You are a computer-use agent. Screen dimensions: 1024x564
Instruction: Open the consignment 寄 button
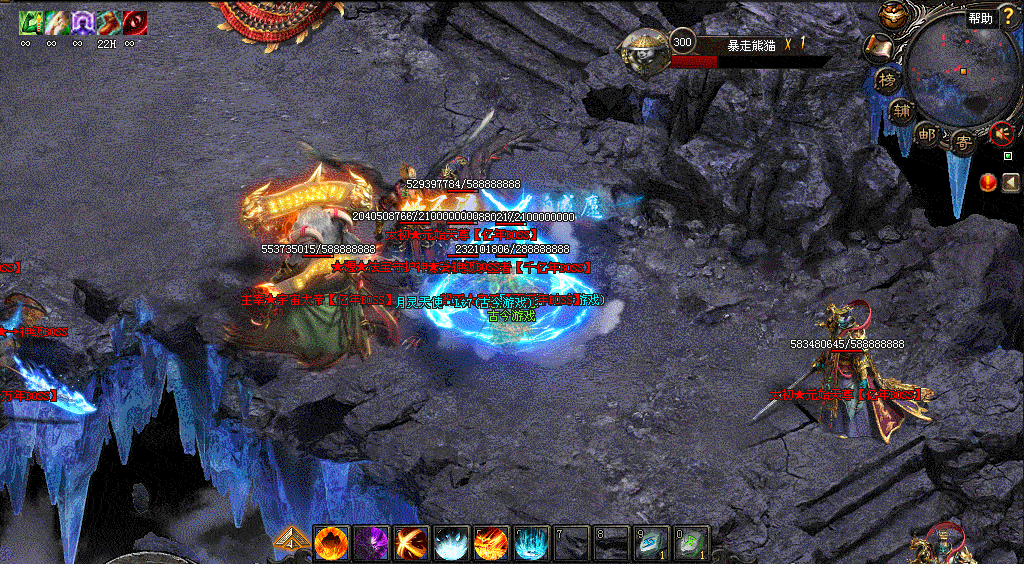click(962, 141)
